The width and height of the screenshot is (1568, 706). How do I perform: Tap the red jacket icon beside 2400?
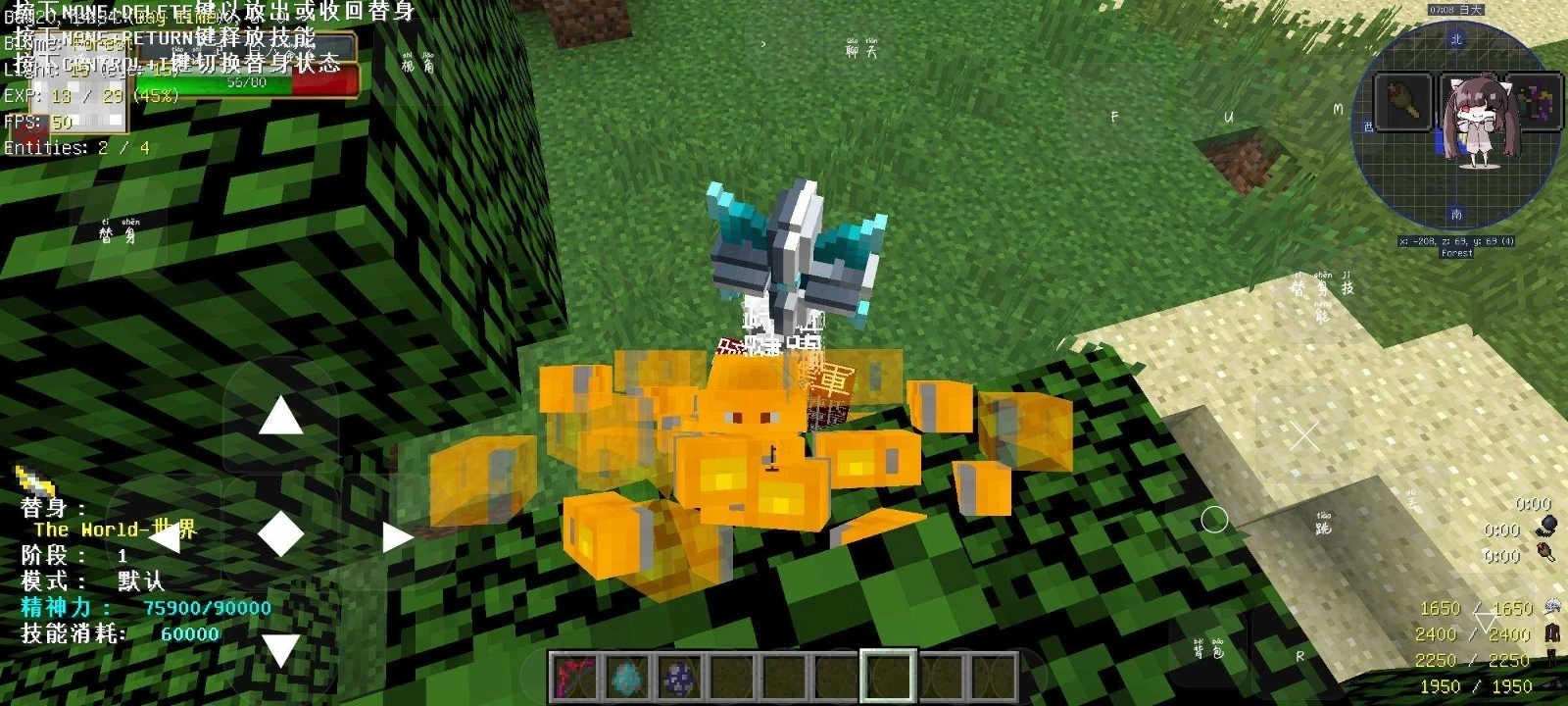coord(1550,634)
